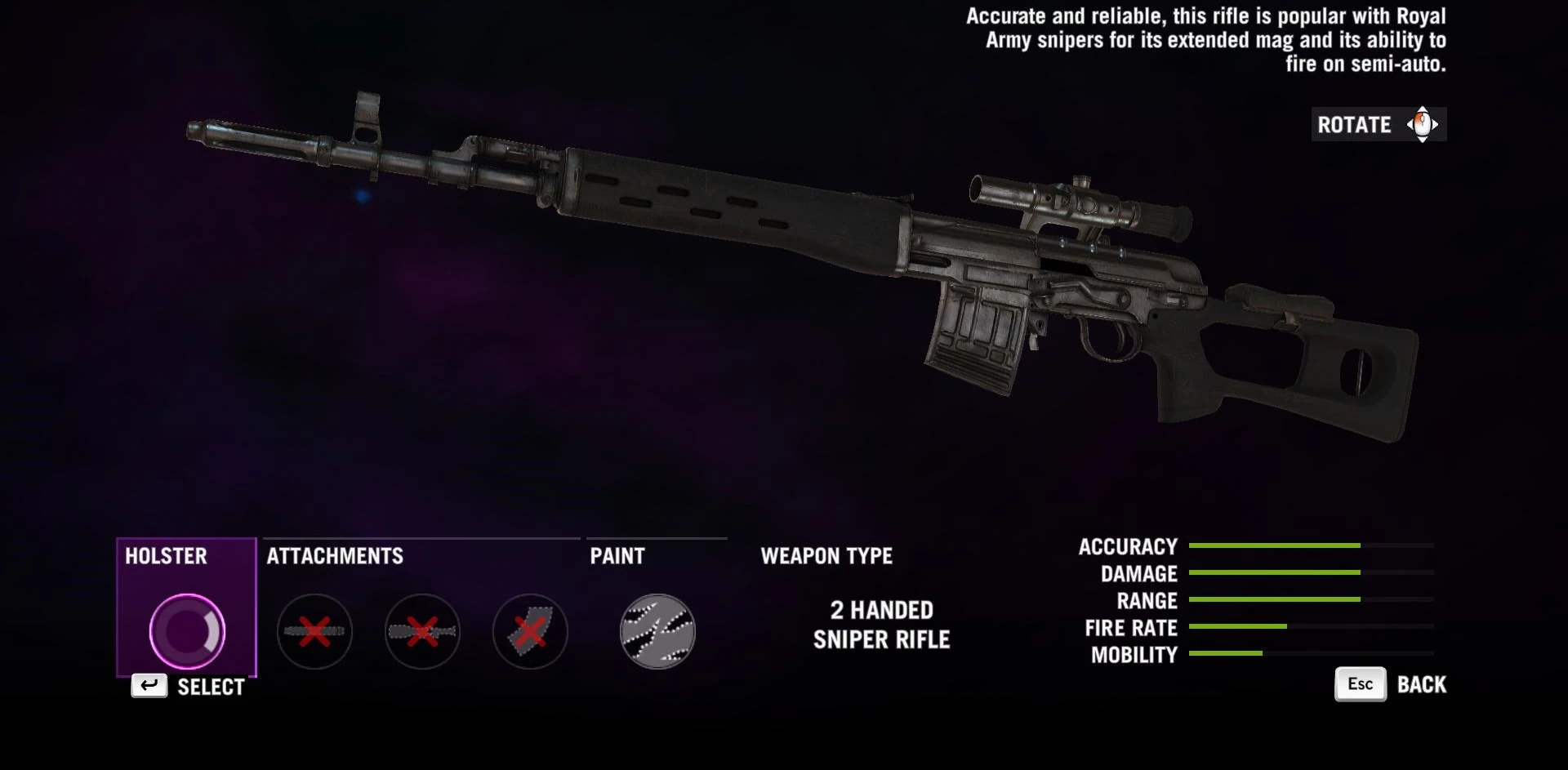
Task: Expand the Attachments section
Action: pos(333,556)
